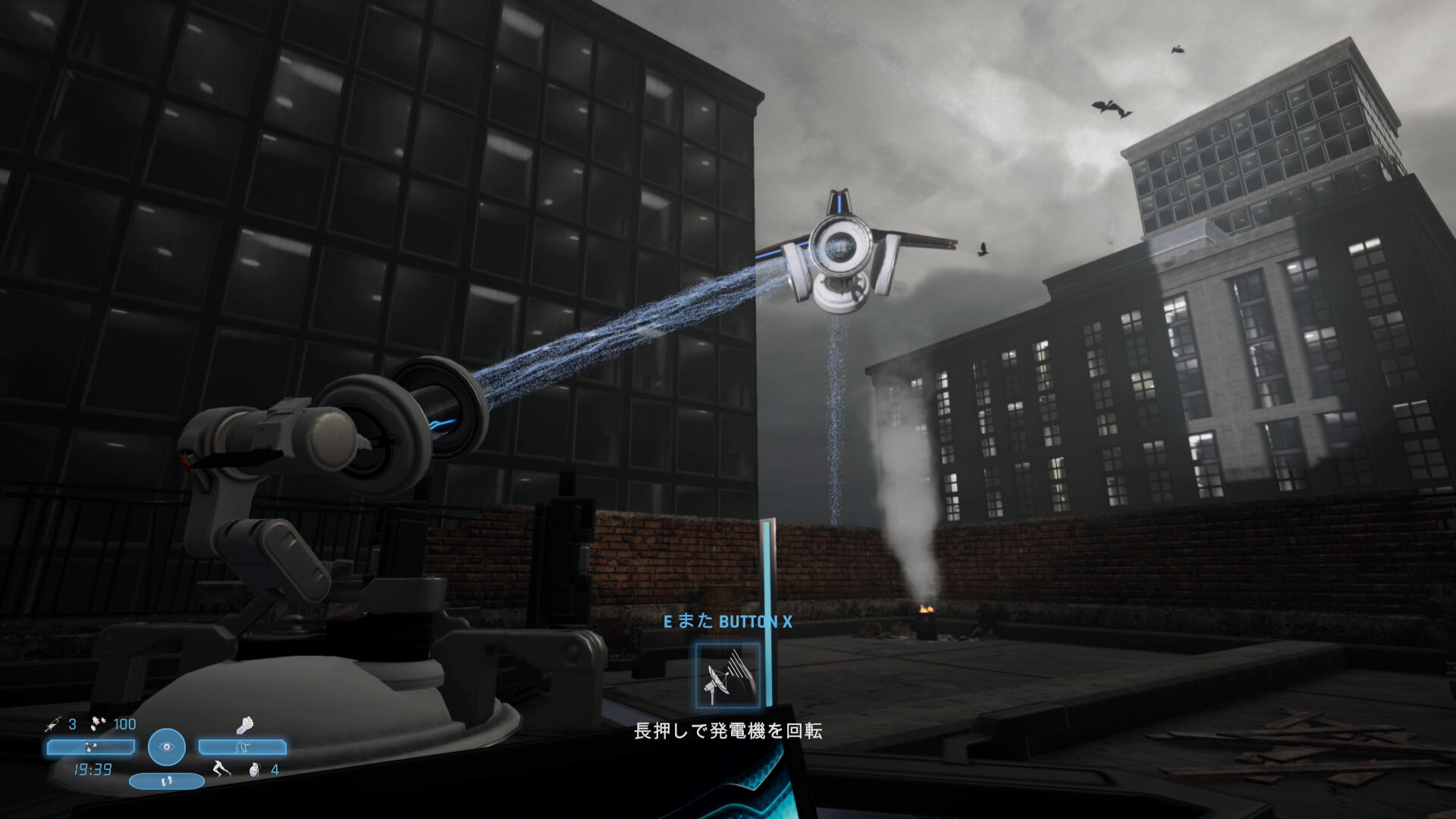Image resolution: width=1456 pixels, height=819 pixels.
Task: Select the syringe item icon
Action: [x=53, y=724]
